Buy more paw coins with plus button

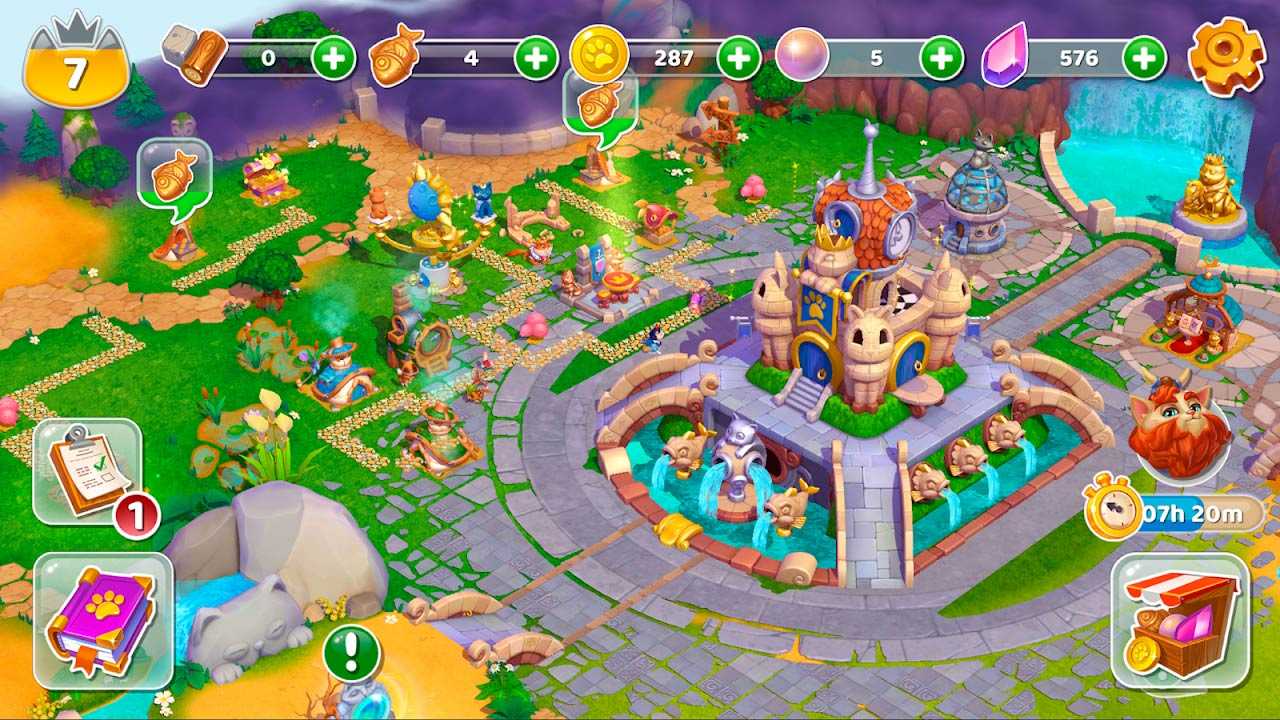click(739, 58)
